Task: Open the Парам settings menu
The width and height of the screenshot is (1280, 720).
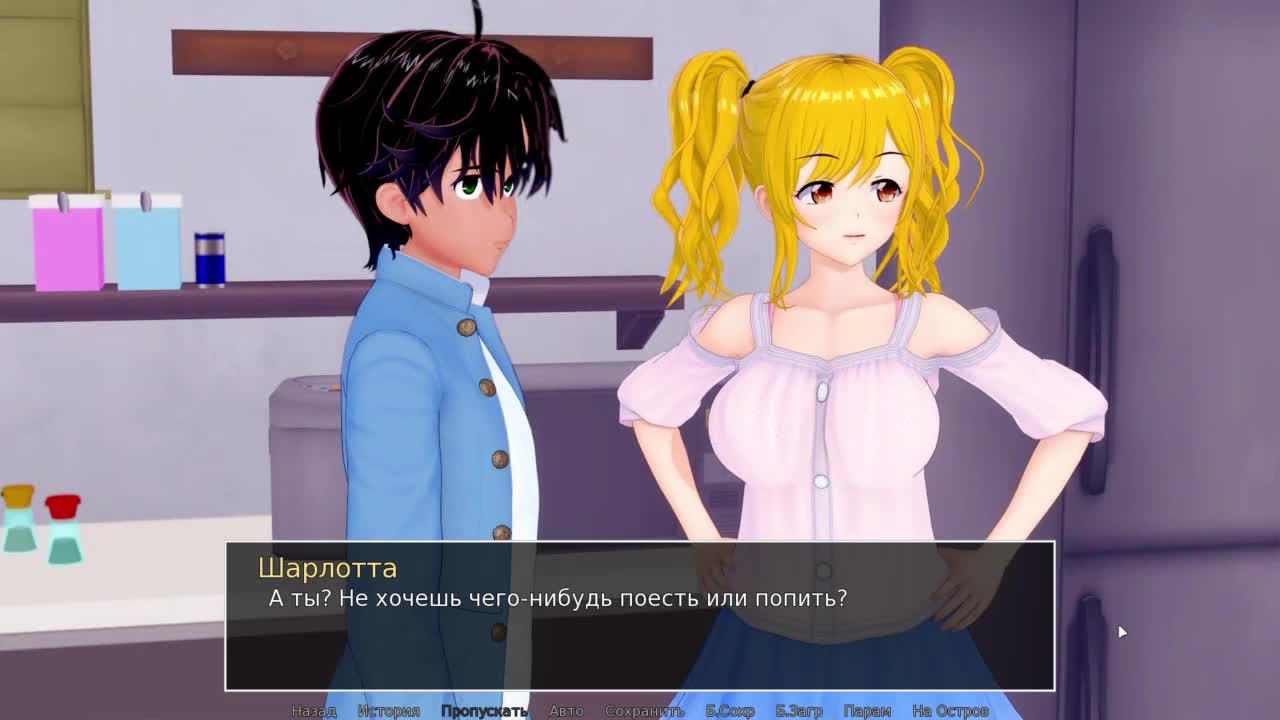Action: (x=867, y=711)
